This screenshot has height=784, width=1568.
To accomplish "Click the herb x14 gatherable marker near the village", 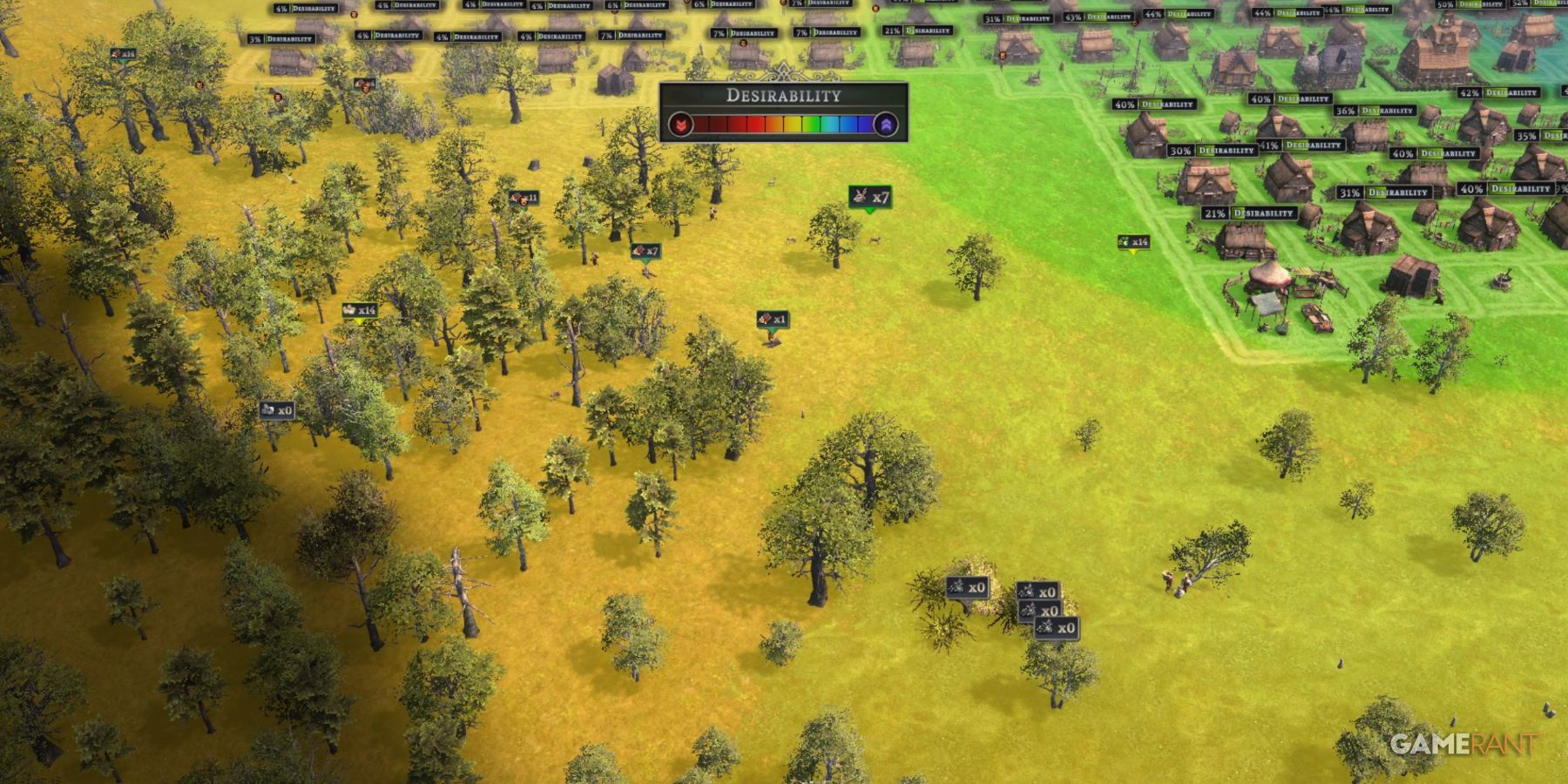I will pyautogui.click(x=1132, y=241).
